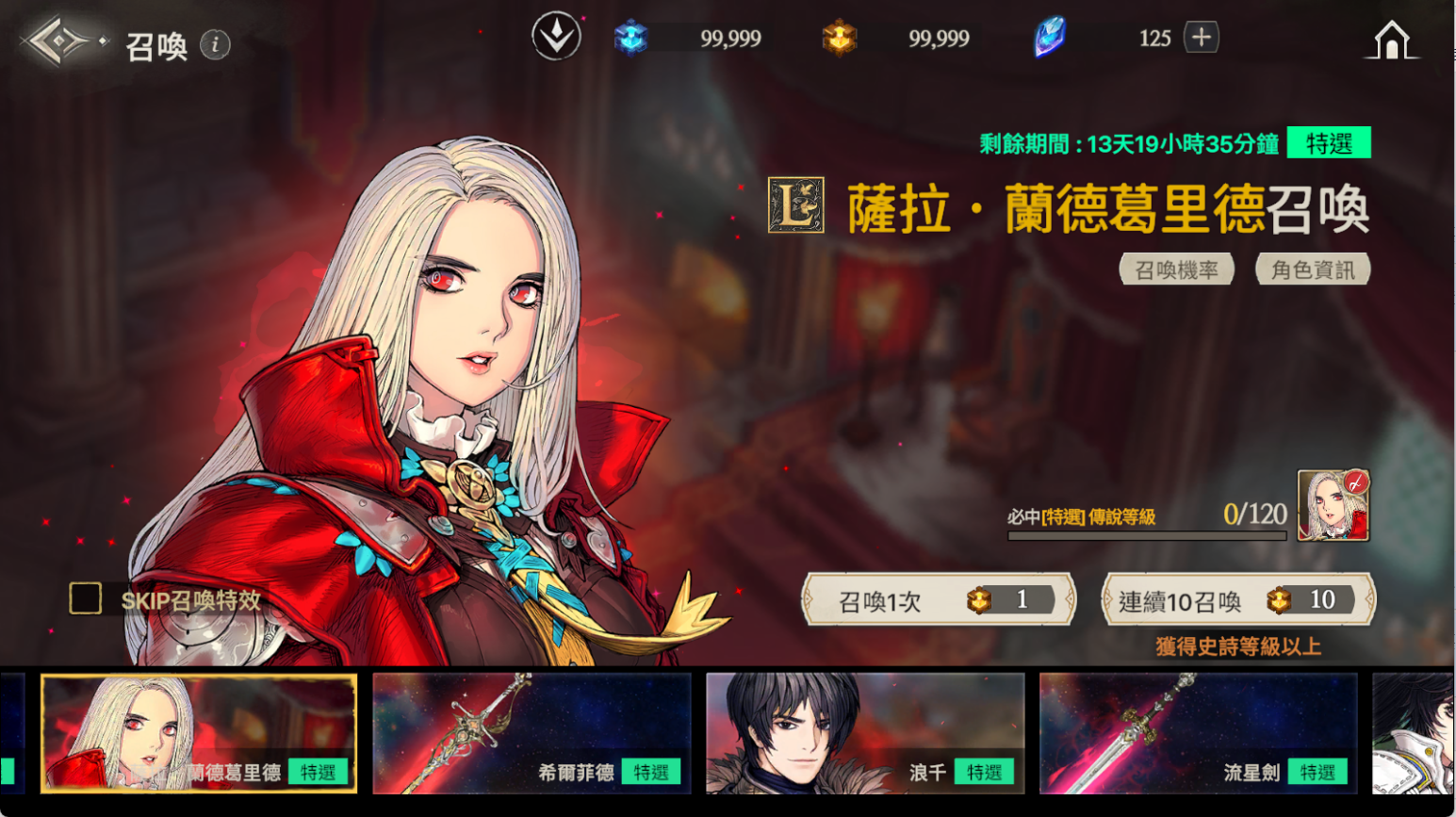Return to the home screen
This screenshot has height=817, width=1456.
pos(1391,41)
